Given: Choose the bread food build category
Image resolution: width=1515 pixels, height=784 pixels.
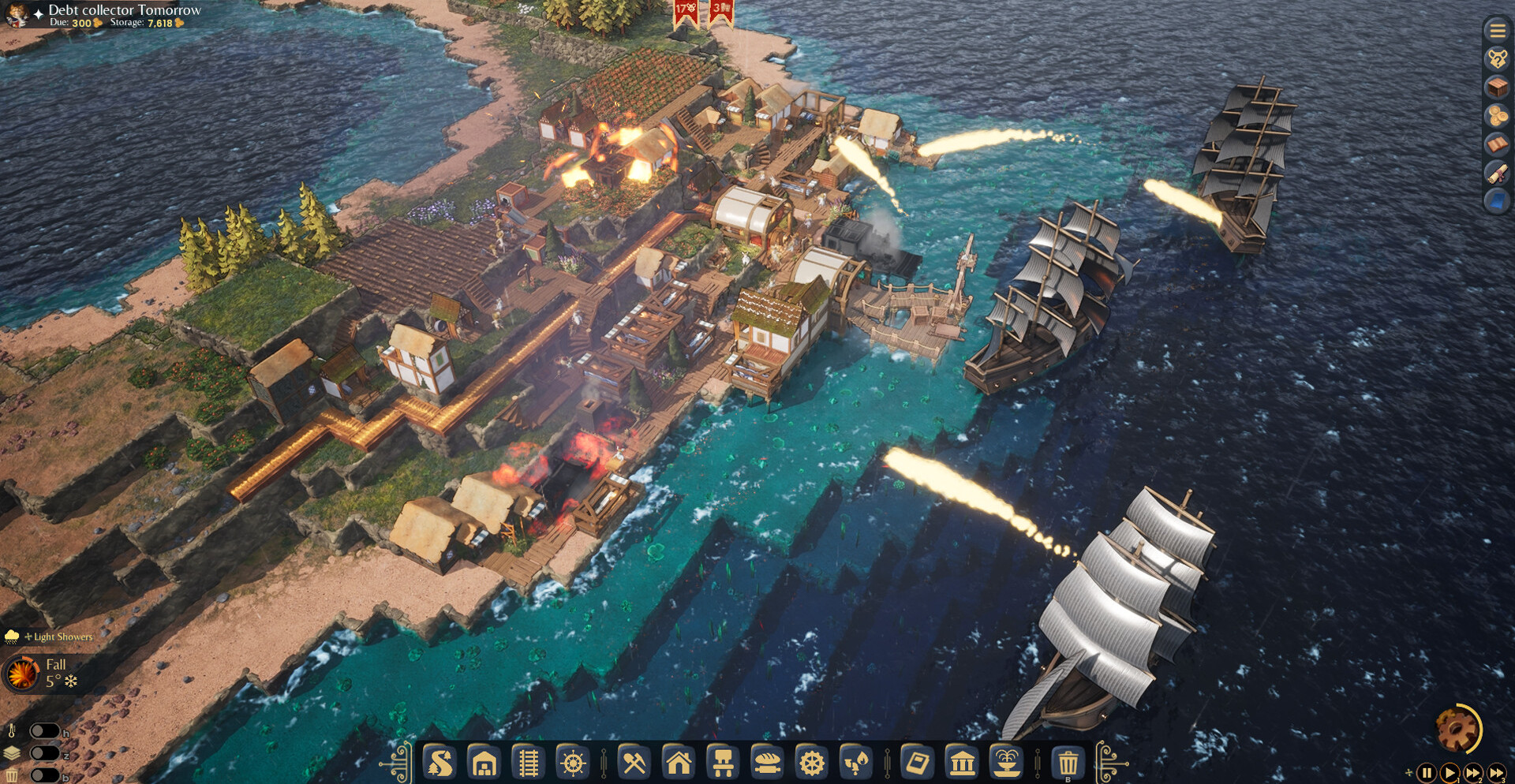Looking at the screenshot, I should pyautogui.click(x=767, y=763).
